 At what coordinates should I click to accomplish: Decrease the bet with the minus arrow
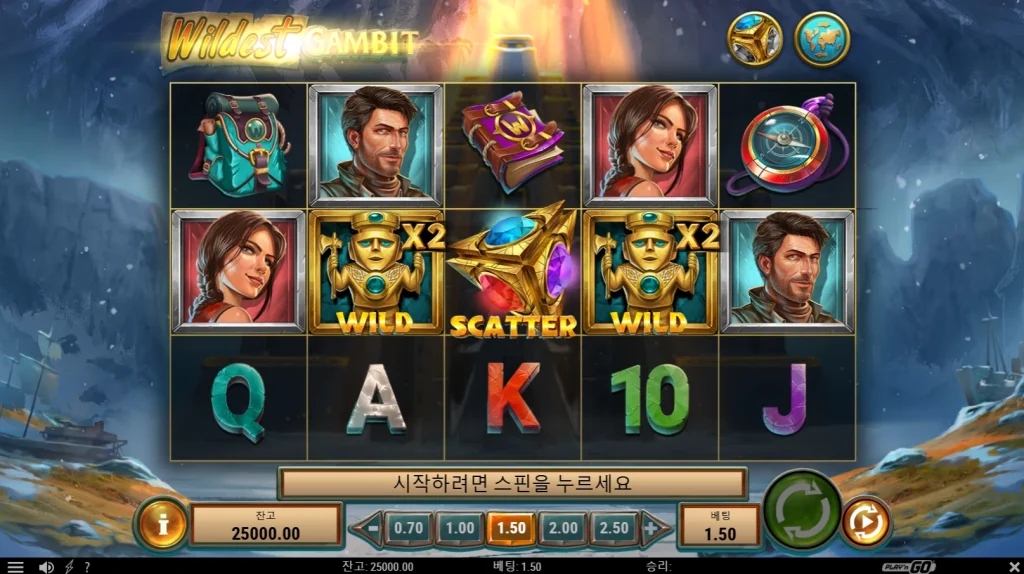click(370, 528)
